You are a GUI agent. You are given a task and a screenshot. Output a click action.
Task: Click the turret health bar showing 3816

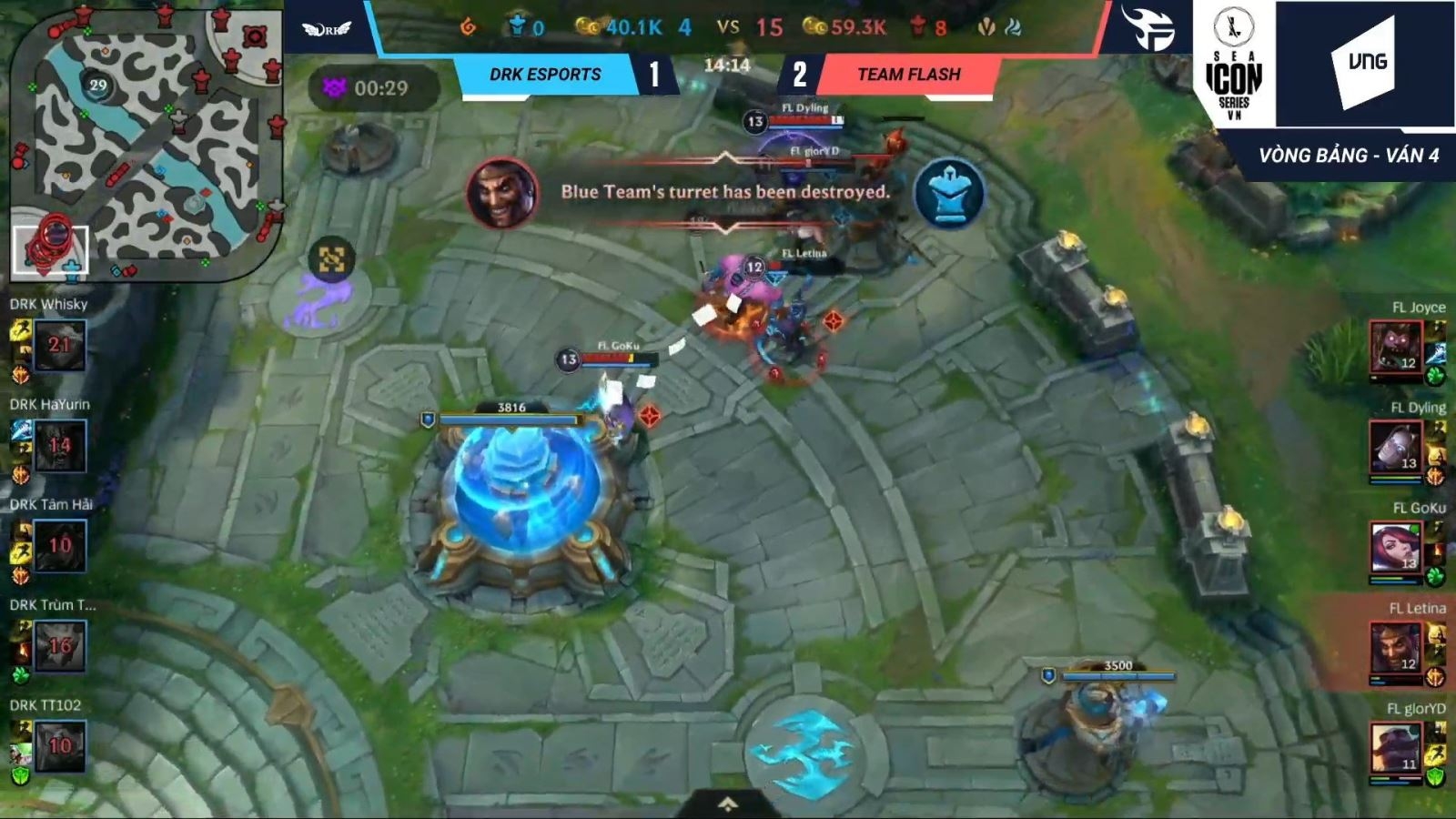coord(508,419)
